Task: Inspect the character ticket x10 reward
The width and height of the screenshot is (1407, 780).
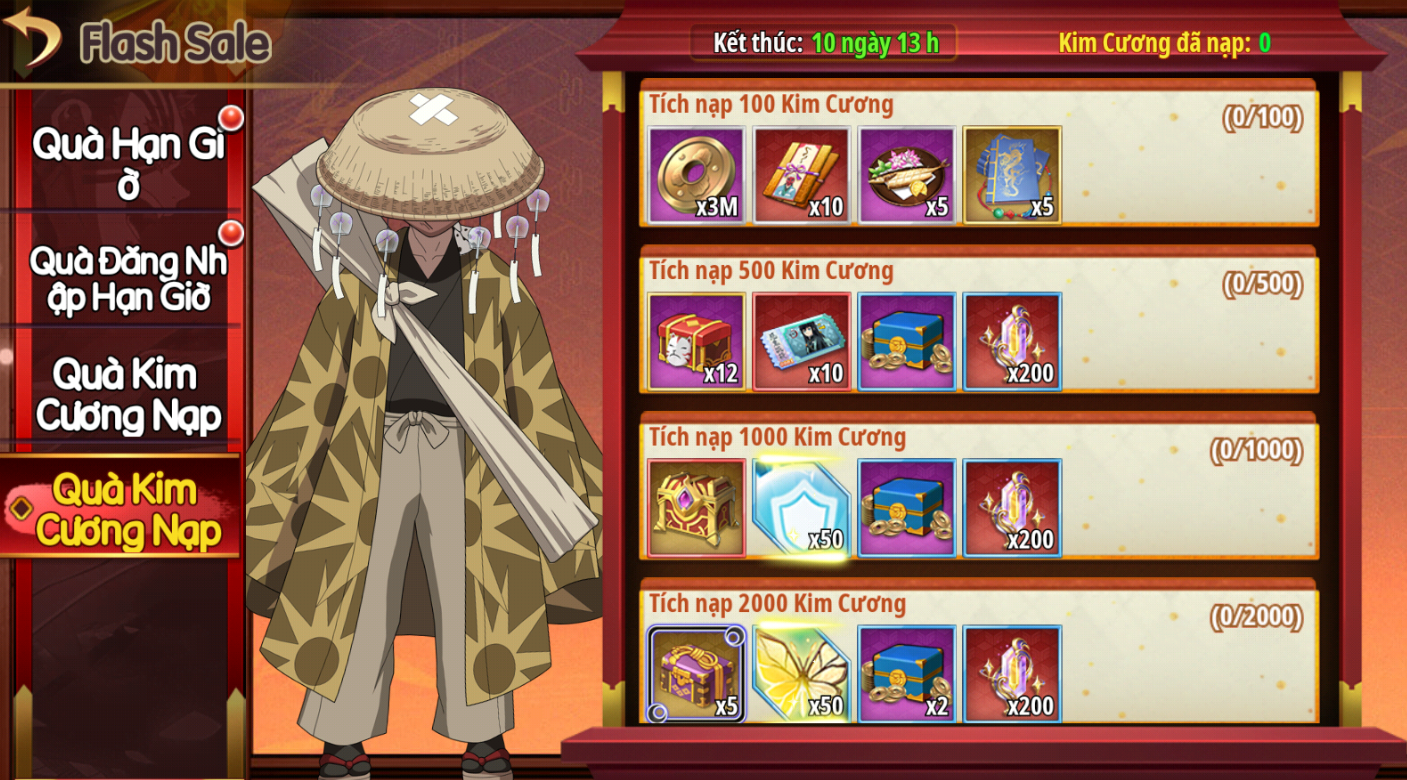Action: [801, 341]
